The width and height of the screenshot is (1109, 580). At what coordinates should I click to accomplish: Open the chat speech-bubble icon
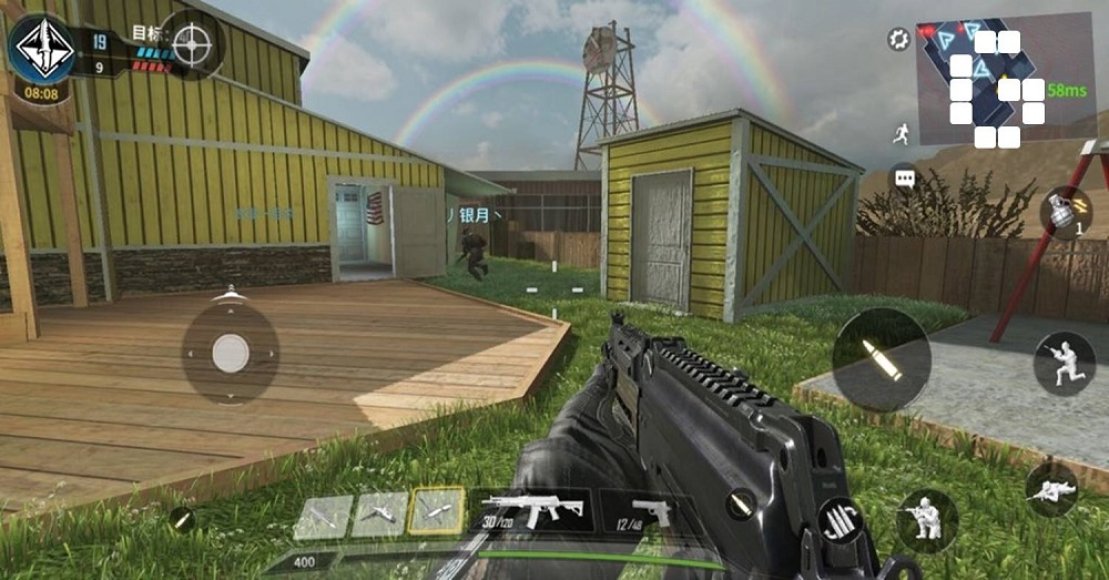[905, 177]
